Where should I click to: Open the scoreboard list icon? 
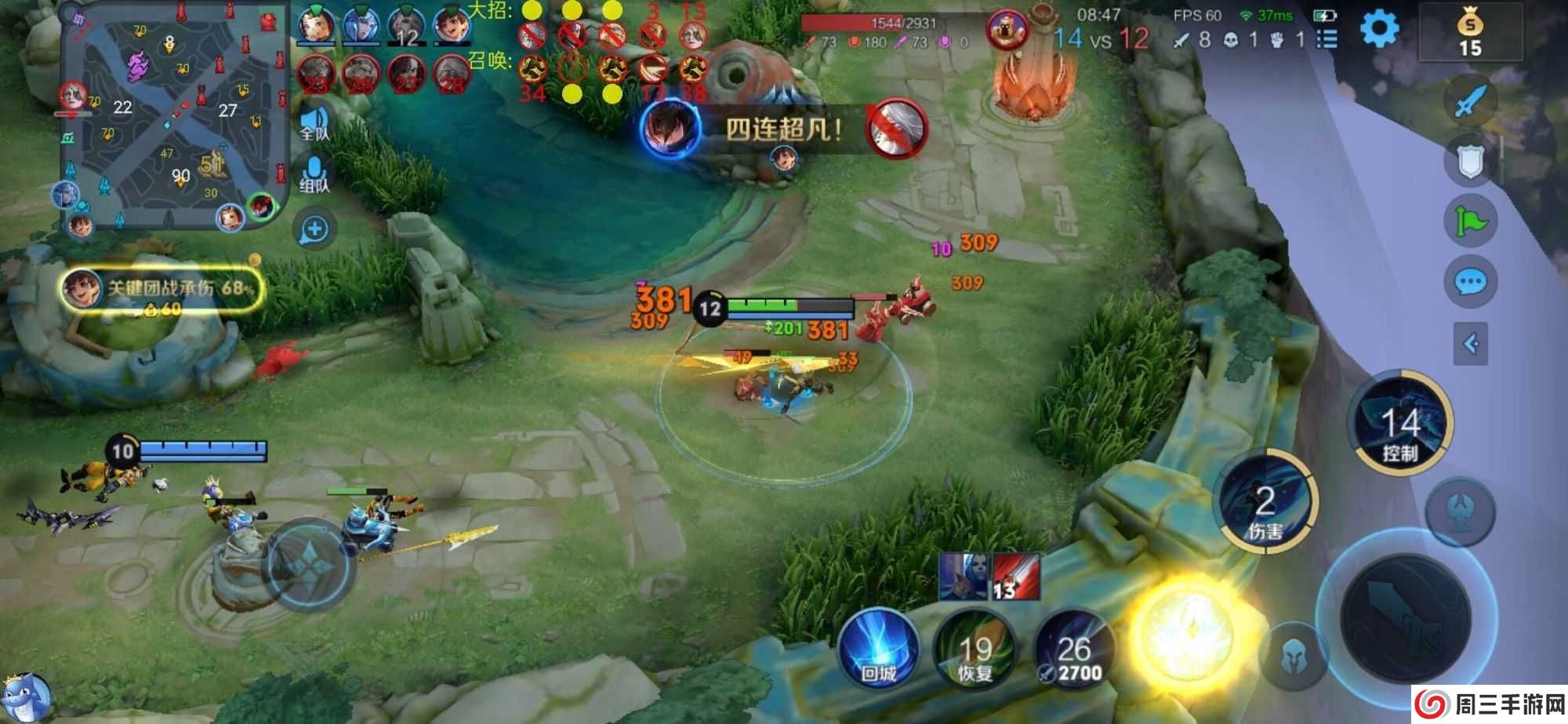point(1327,39)
